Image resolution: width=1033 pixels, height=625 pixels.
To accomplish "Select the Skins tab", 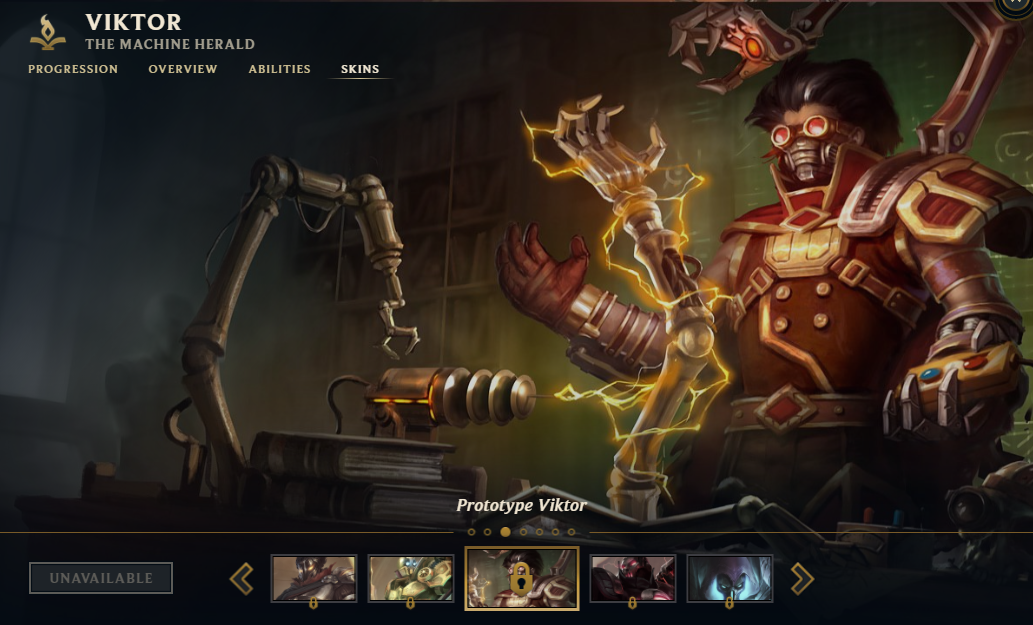I will point(360,69).
